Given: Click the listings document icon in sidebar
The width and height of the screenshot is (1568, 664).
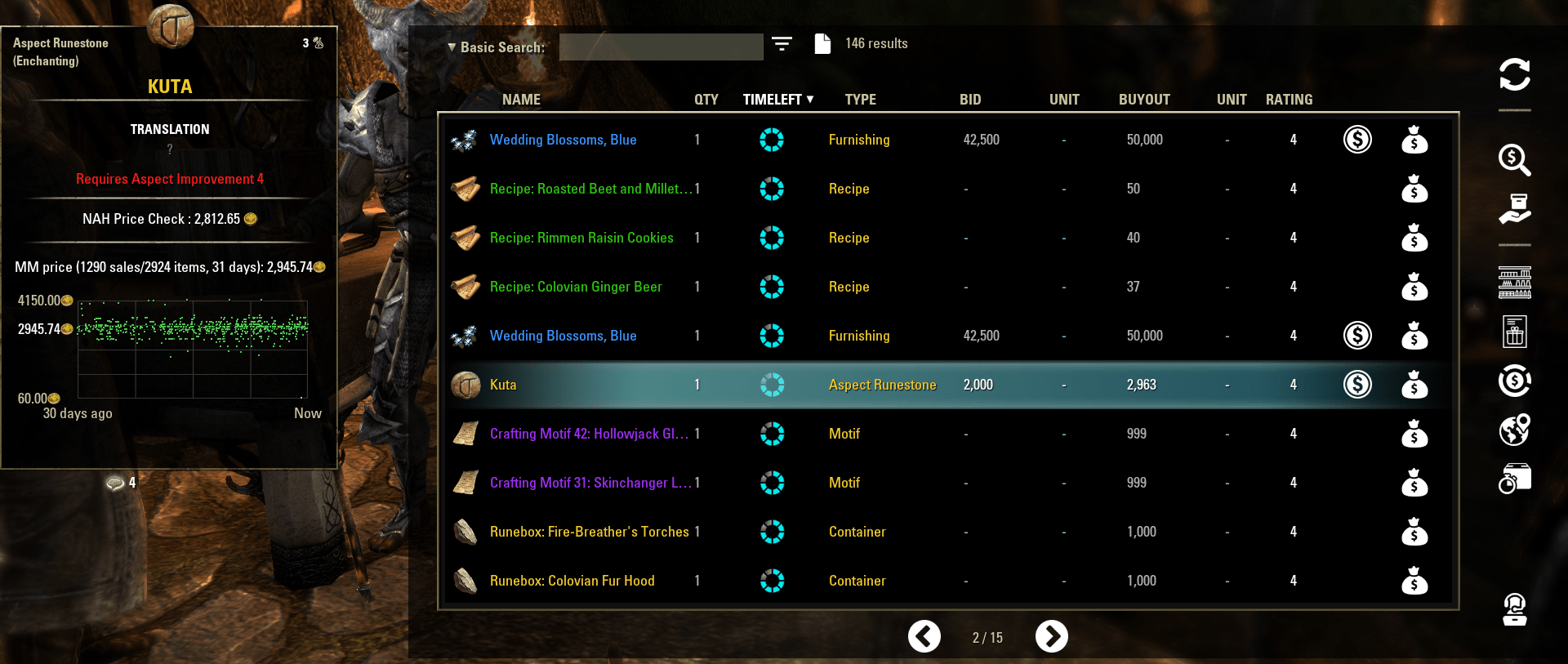Looking at the screenshot, I should click(1515, 332).
